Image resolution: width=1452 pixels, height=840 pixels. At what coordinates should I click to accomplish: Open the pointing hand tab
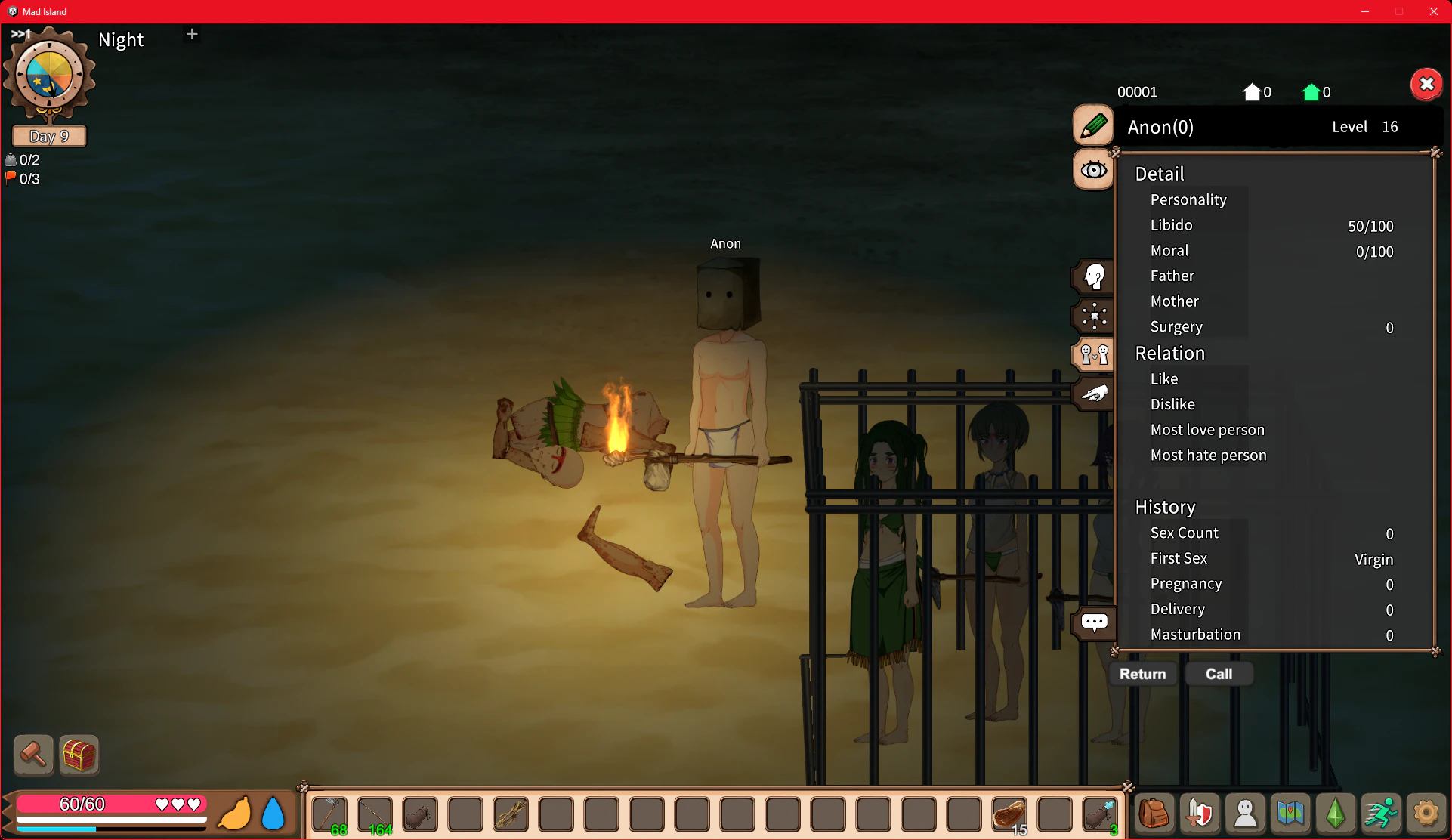pyautogui.click(x=1093, y=394)
